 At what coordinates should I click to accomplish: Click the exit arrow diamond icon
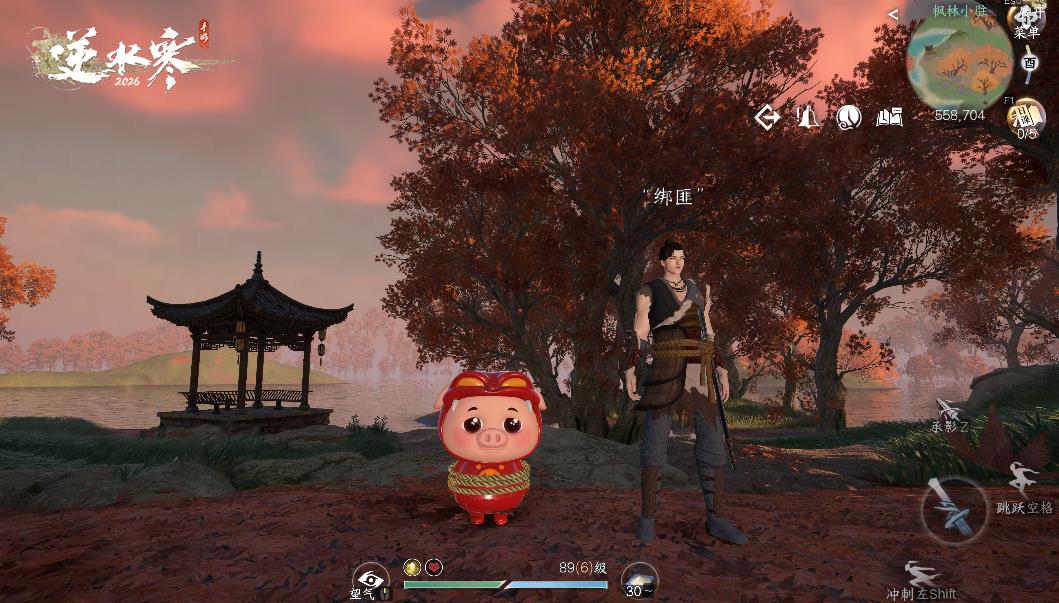point(767,118)
